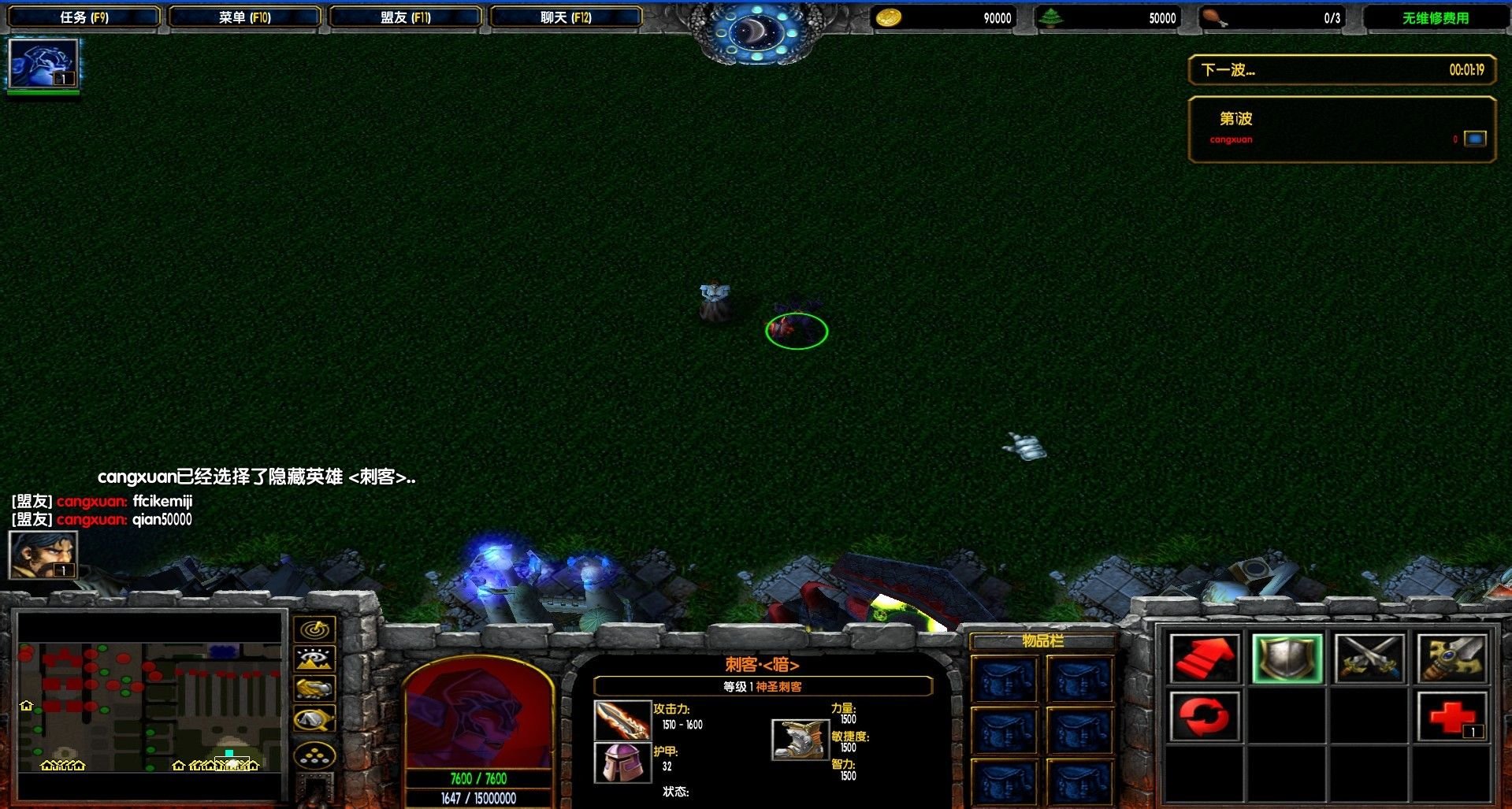Open the 任务 (F9) quest log
This screenshot has height=809, width=1512.
(x=84, y=17)
